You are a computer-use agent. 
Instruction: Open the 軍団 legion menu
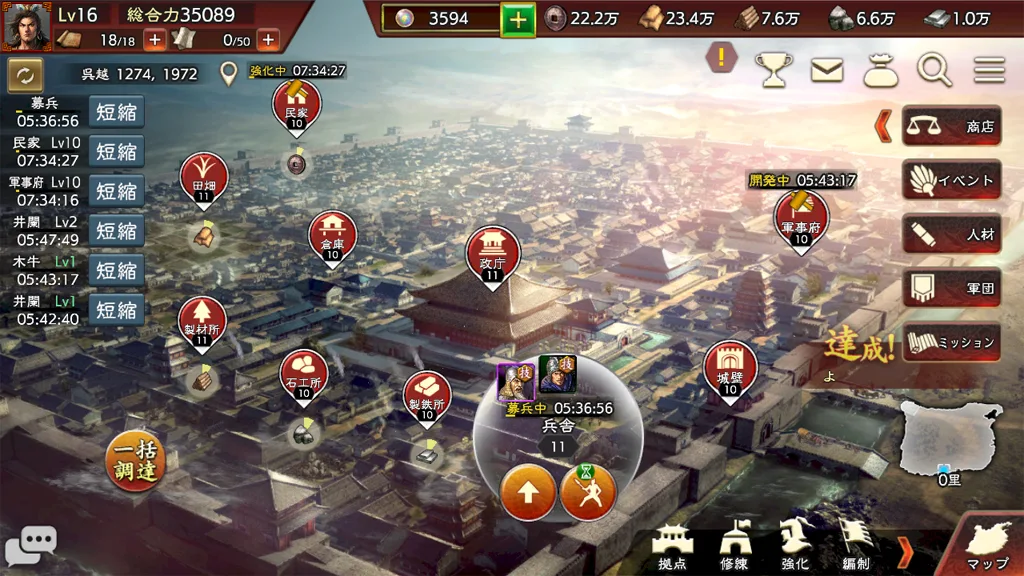point(951,289)
